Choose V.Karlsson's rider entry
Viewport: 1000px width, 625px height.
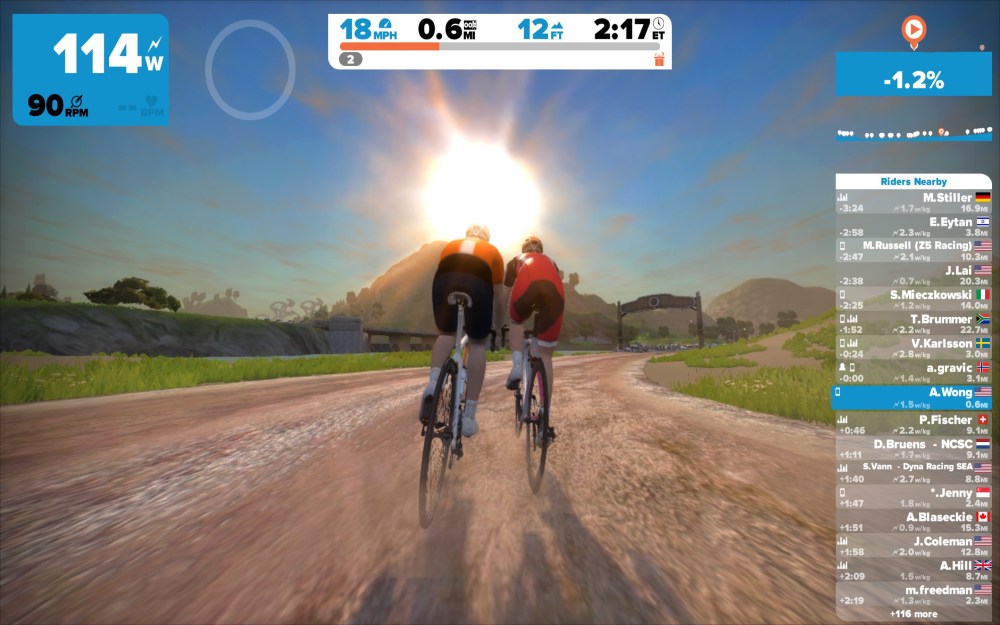pos(913,348)
